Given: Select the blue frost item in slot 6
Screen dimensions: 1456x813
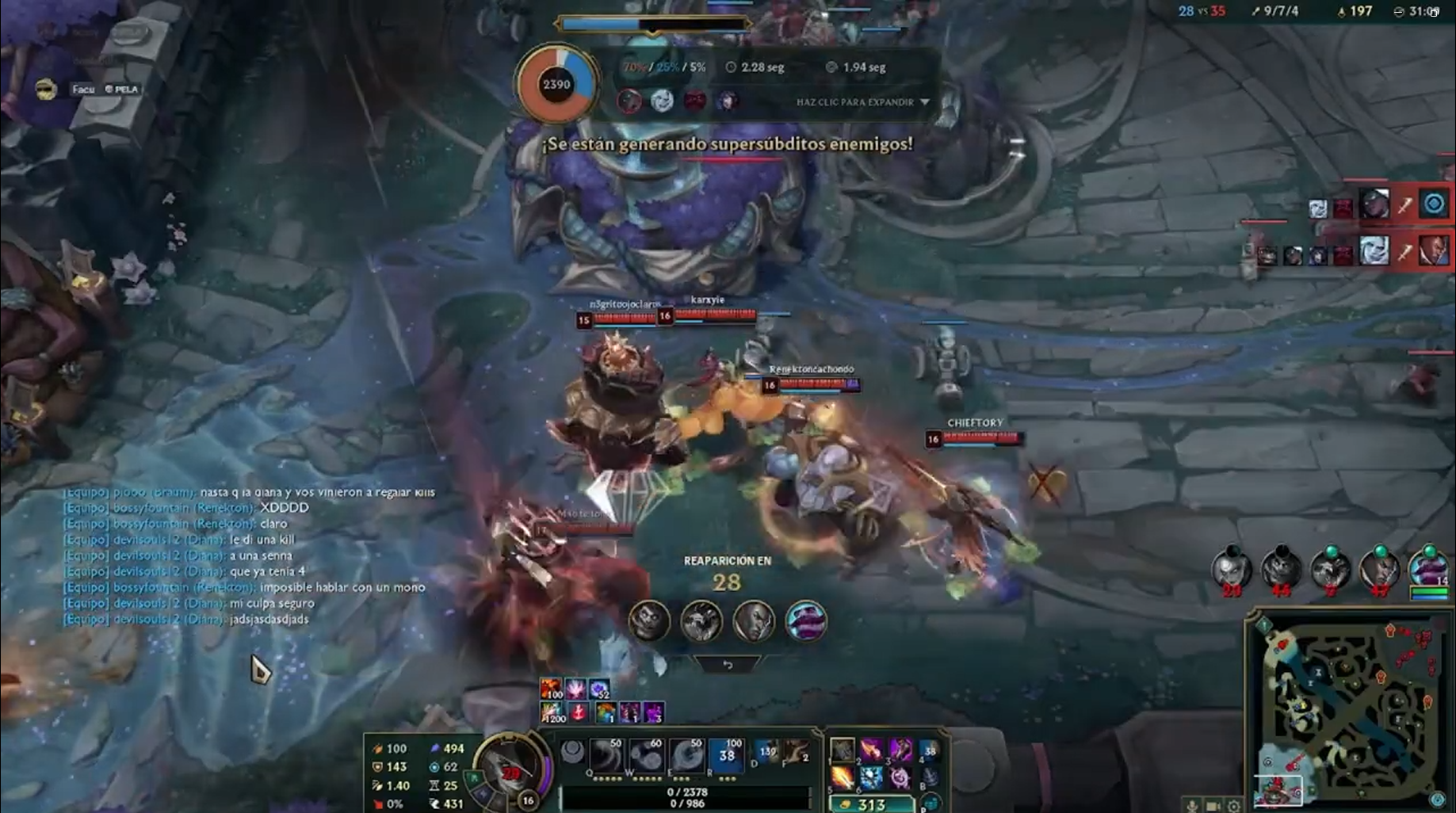Looking at the screenshot, I should (x=871, y=778).
